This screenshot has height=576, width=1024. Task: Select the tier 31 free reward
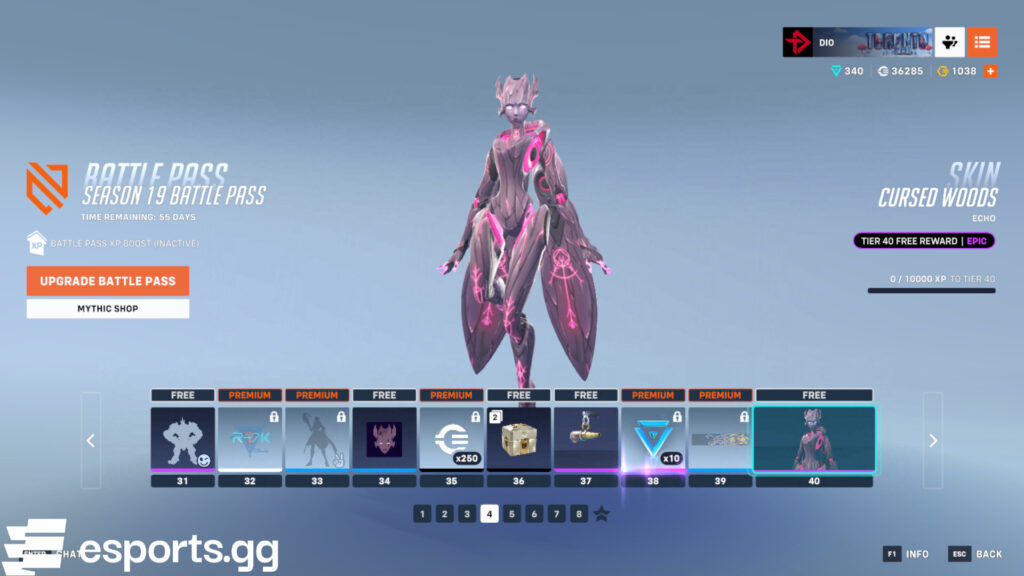[183, 438]
